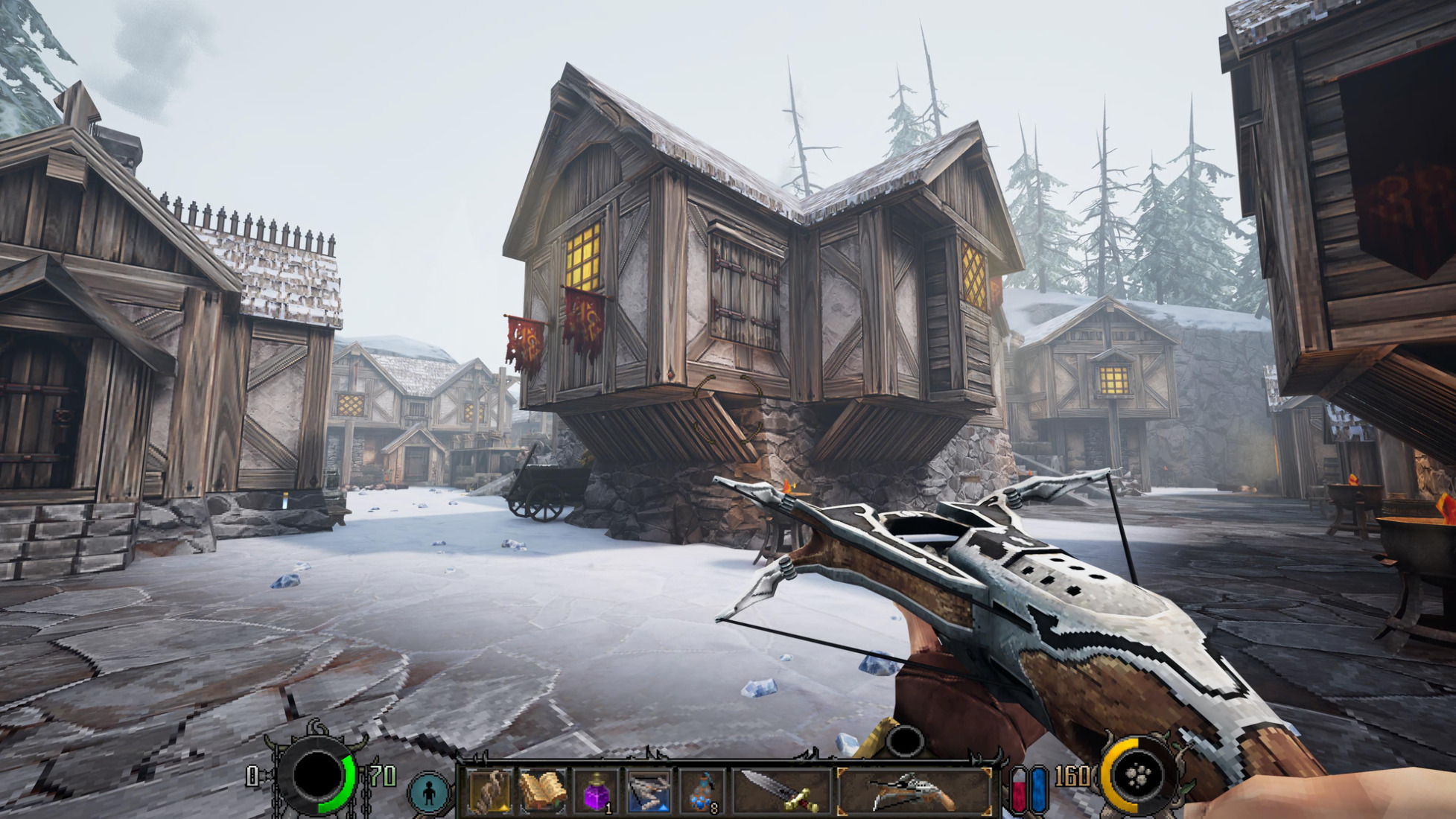Click the teal character silhouette icon
This screenshot has height=819, width=1456.
[x=430, y=792]
